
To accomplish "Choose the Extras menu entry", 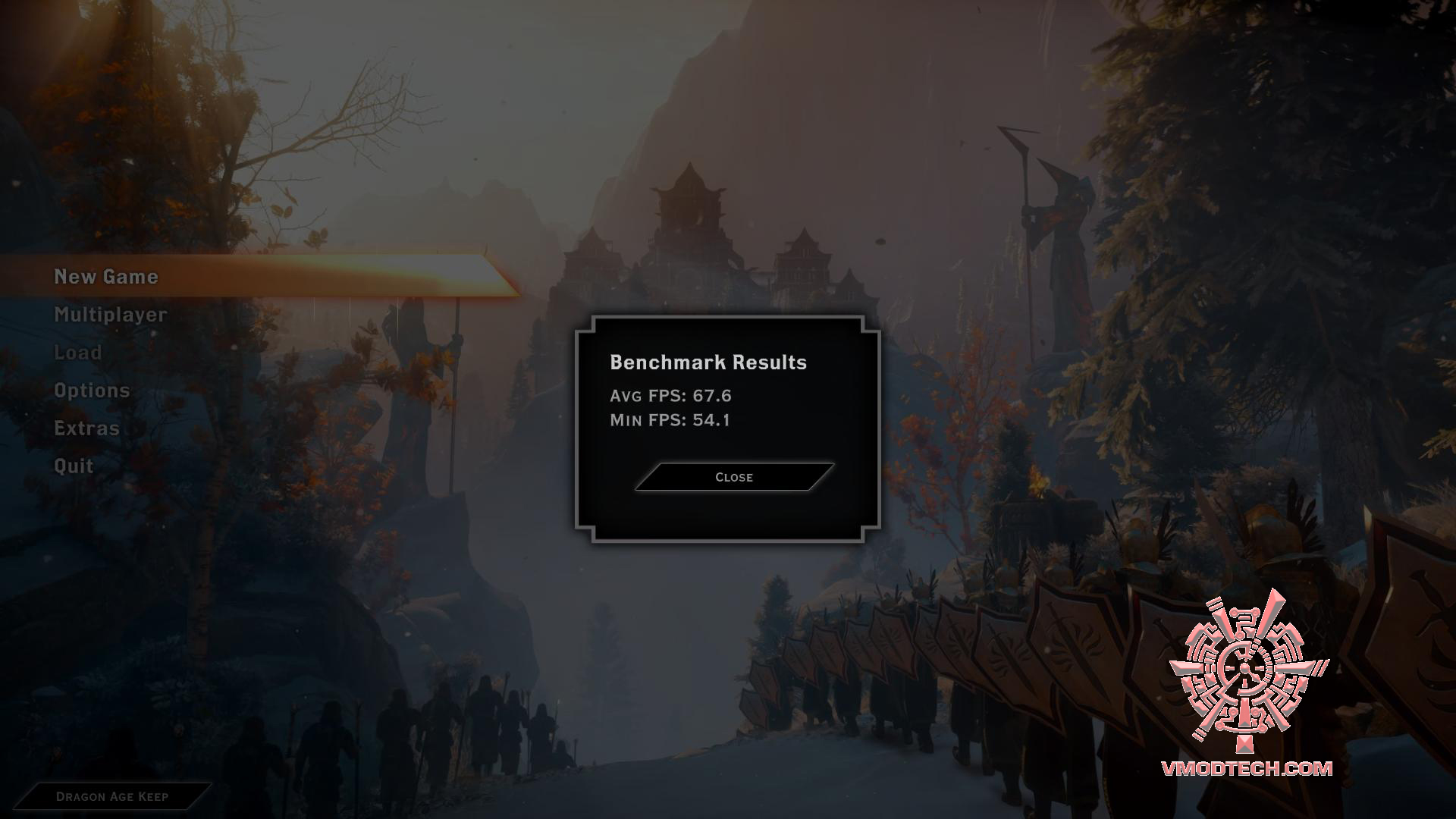I will point(87,428).
